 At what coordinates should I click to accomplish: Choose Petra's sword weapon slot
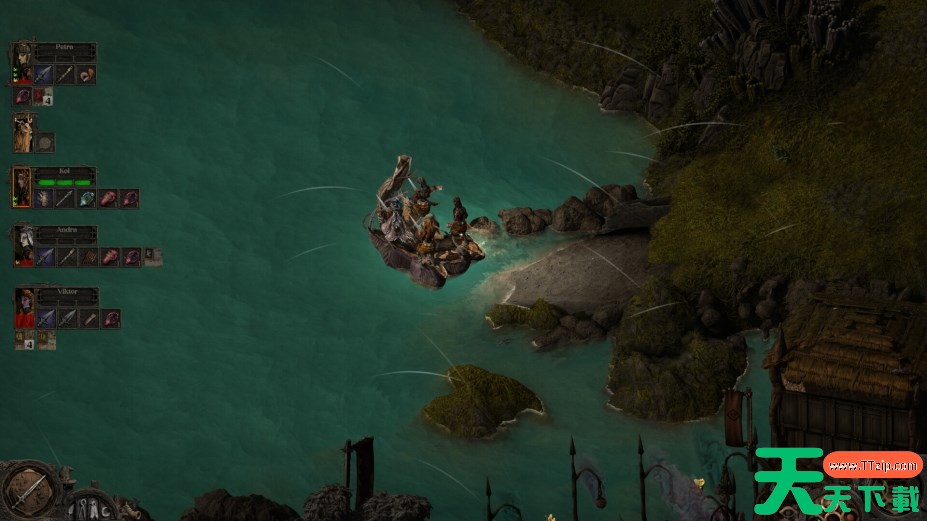43,74
